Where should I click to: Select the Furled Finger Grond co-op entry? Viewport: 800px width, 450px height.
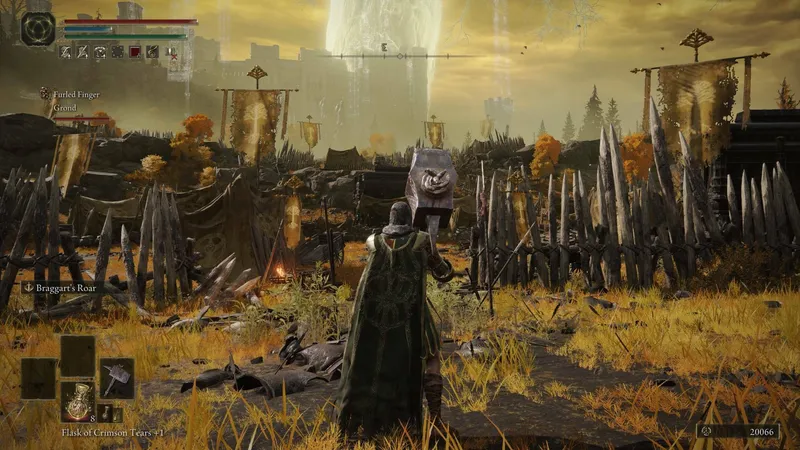(x=70, y=100)
